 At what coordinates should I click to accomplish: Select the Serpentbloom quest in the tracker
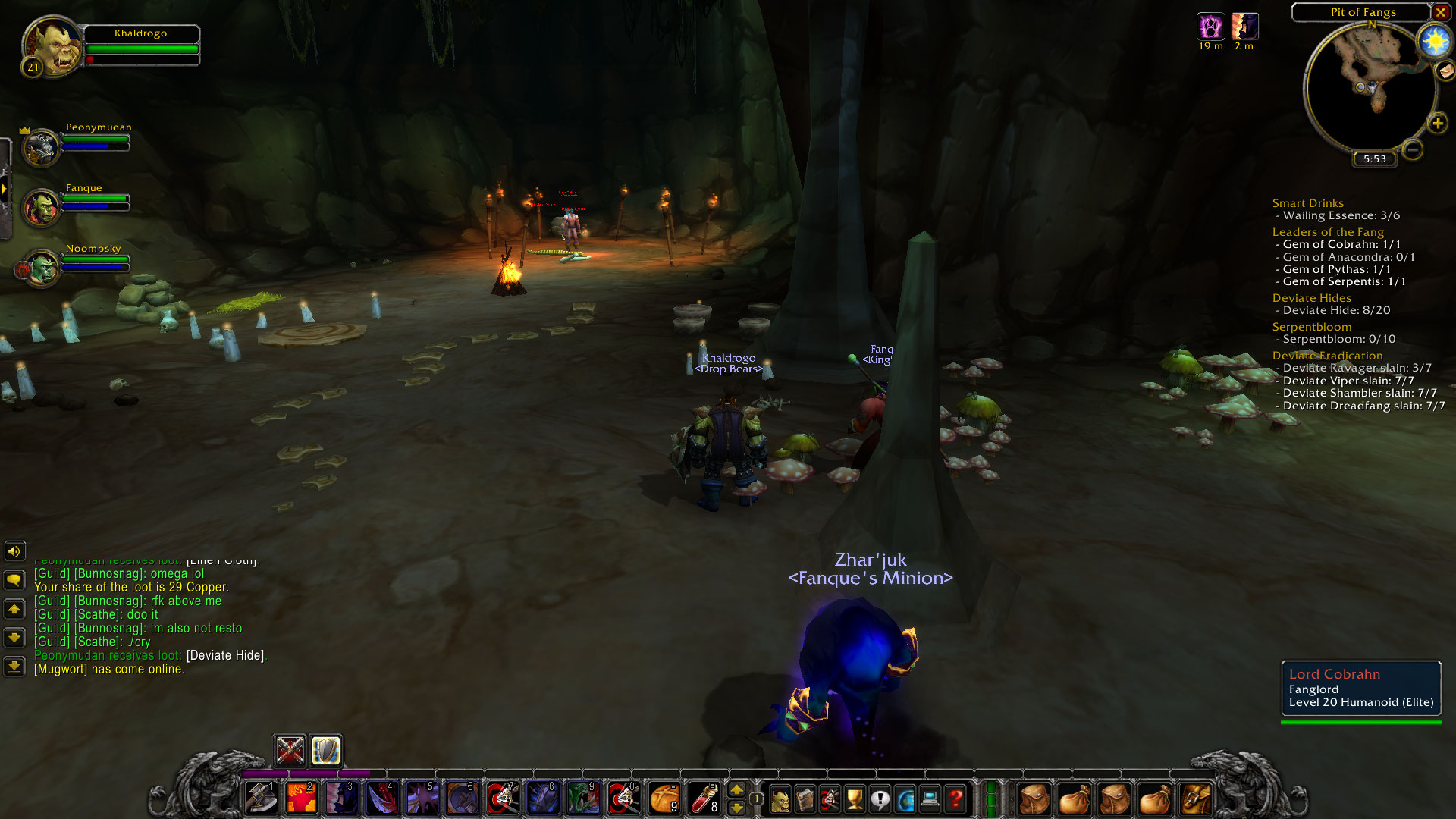point(1311,326)
